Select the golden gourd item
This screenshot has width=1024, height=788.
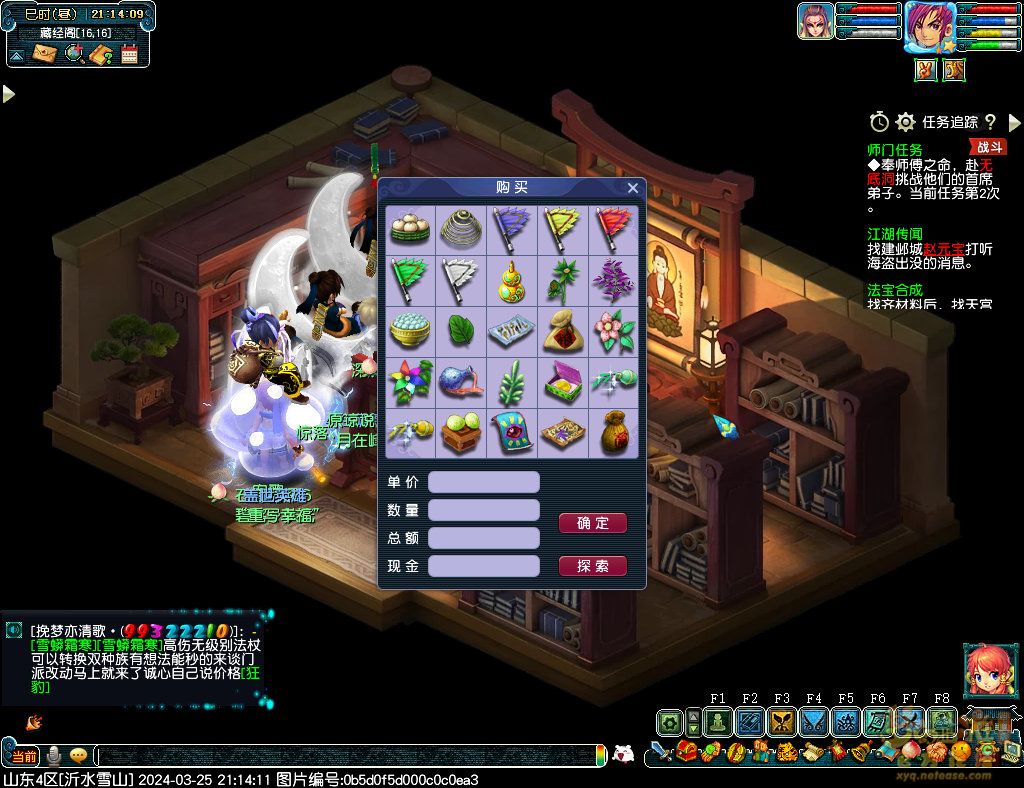(512, 281)
